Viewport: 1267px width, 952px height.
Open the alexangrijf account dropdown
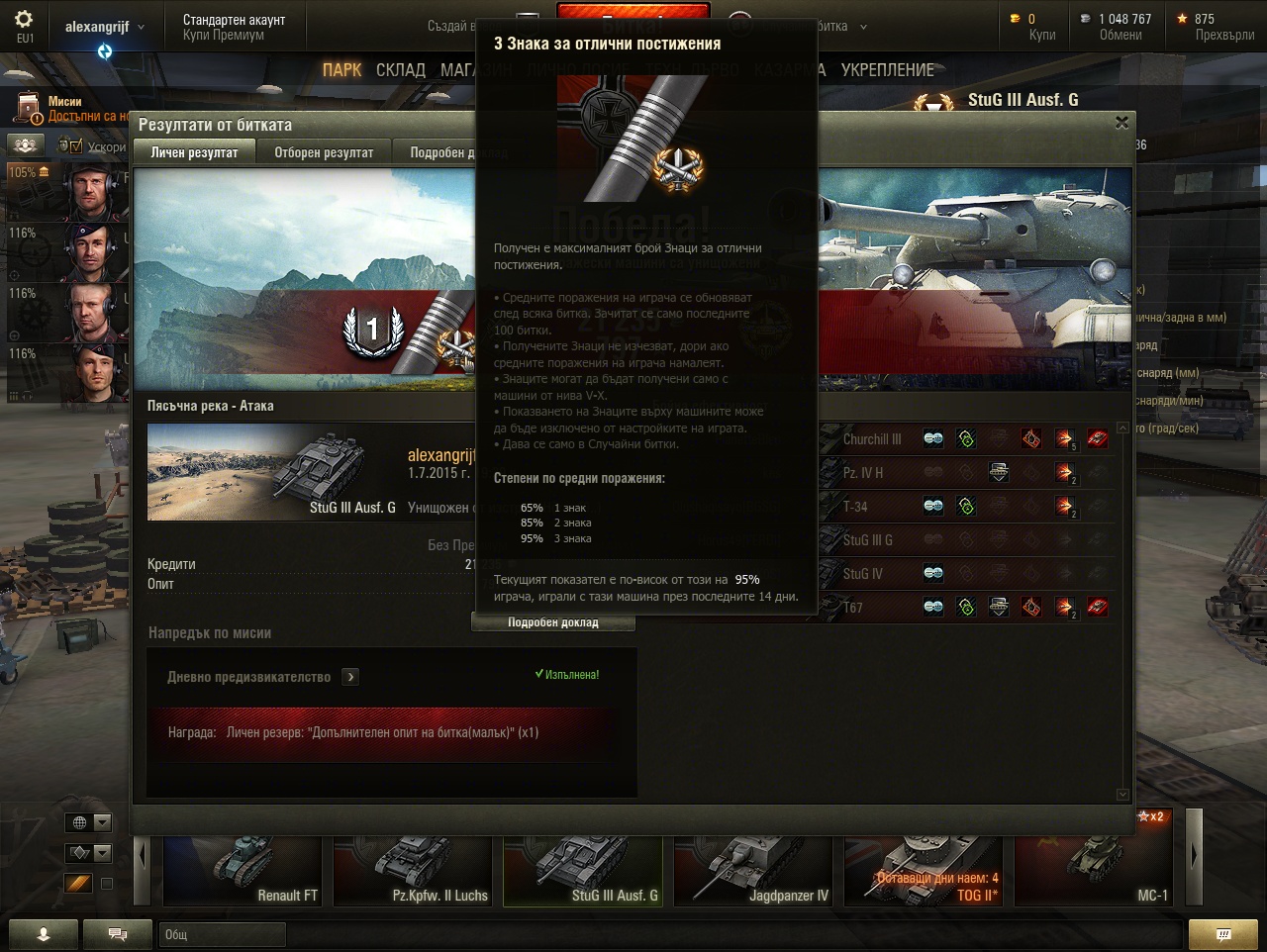point(104,27)
